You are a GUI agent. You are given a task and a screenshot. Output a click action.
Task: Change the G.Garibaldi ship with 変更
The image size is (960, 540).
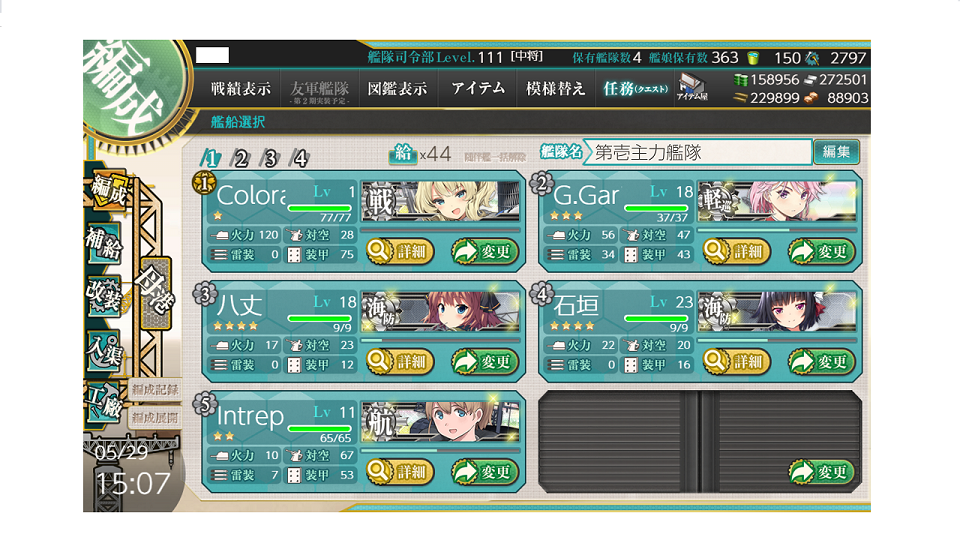[822, 251]
